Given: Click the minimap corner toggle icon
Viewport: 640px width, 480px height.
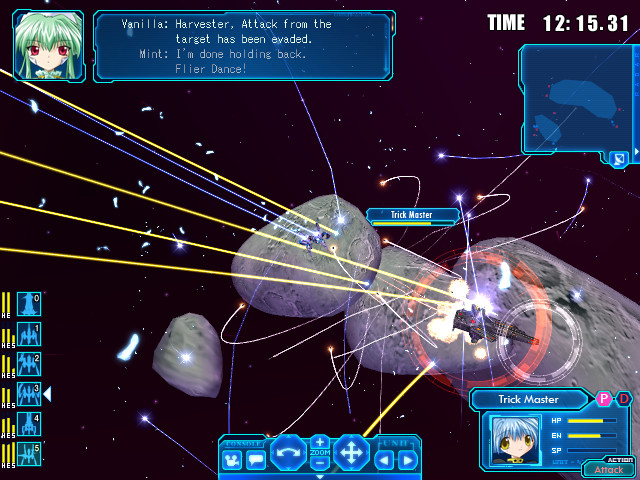Looking at the screenshot, I should 619,158.
